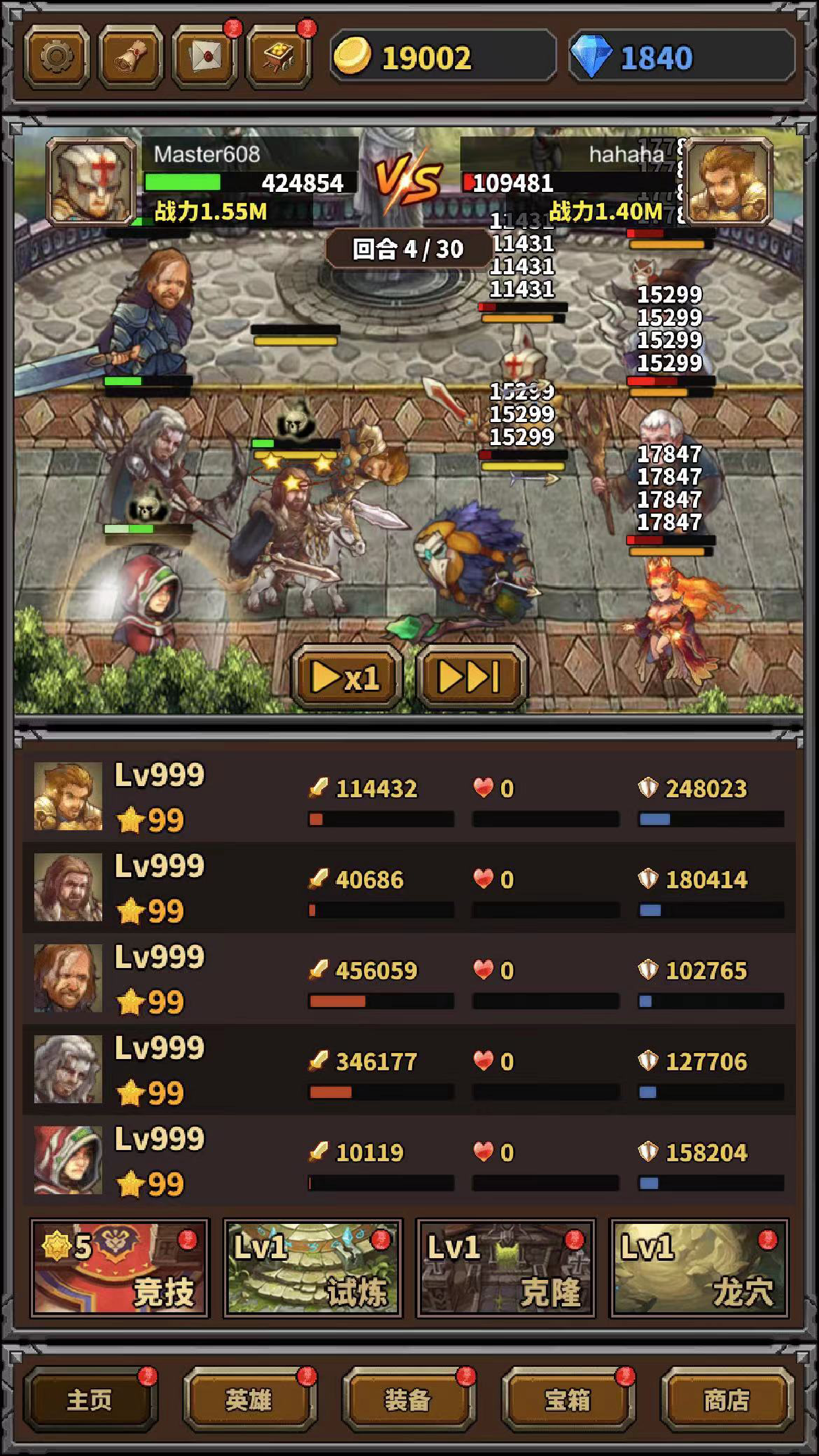Viewport: 819px width, 1456px height.
Task: Select the grey-haired hero stats row
Action: point(409,1070)
